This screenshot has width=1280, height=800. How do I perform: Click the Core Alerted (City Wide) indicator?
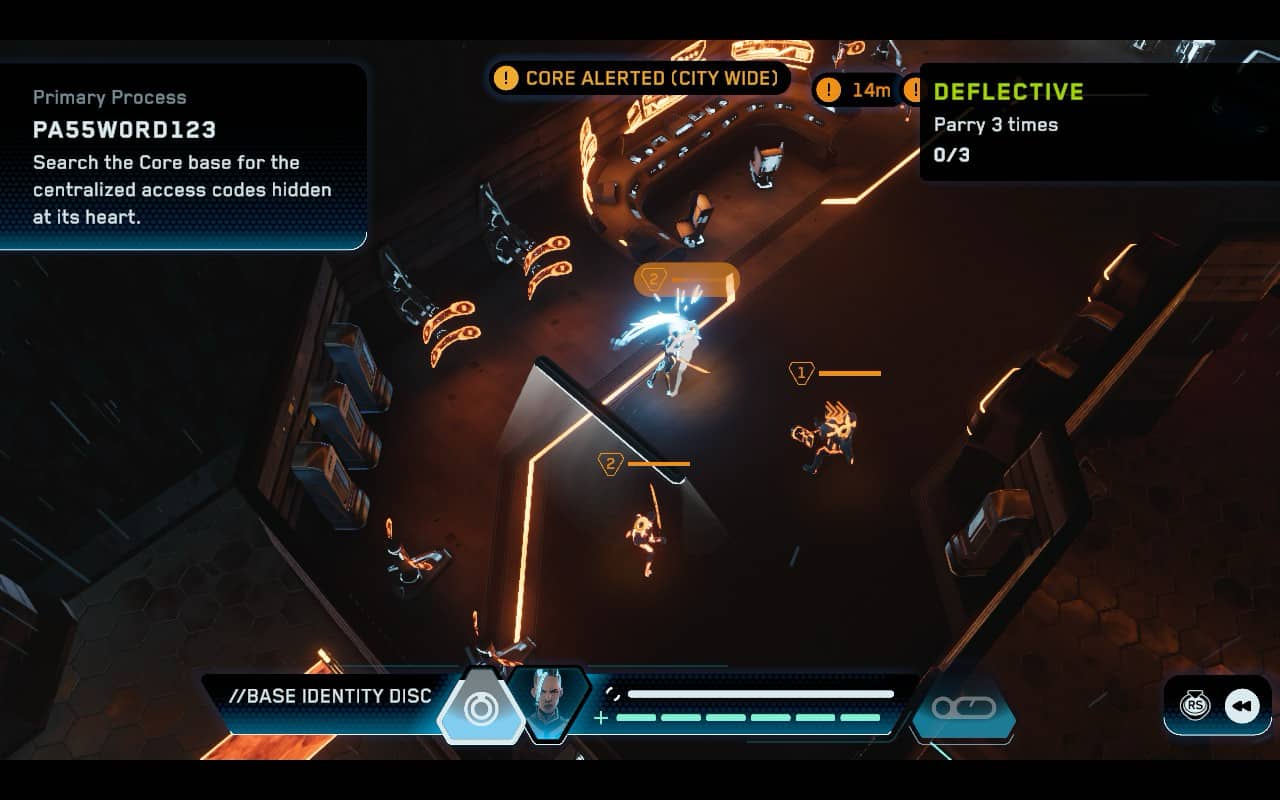[x=641, y=78]
